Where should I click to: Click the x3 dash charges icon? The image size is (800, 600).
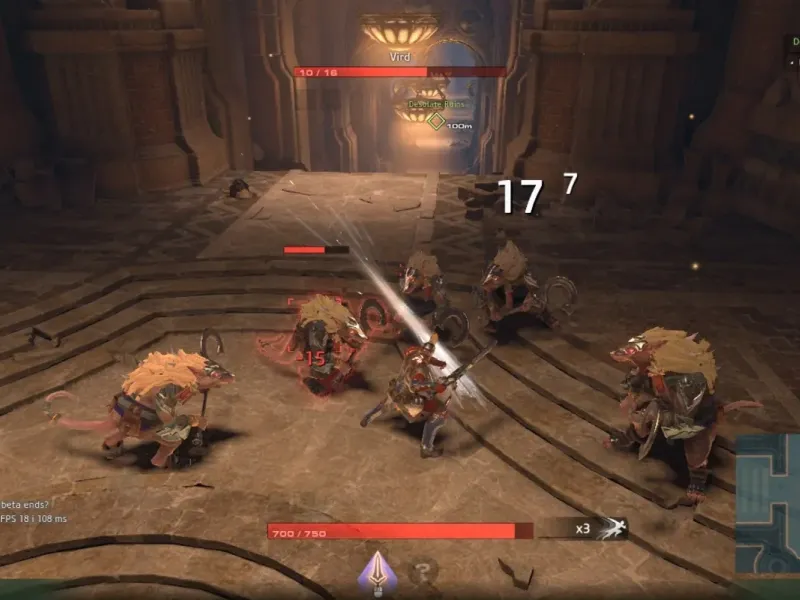[610, 529]
